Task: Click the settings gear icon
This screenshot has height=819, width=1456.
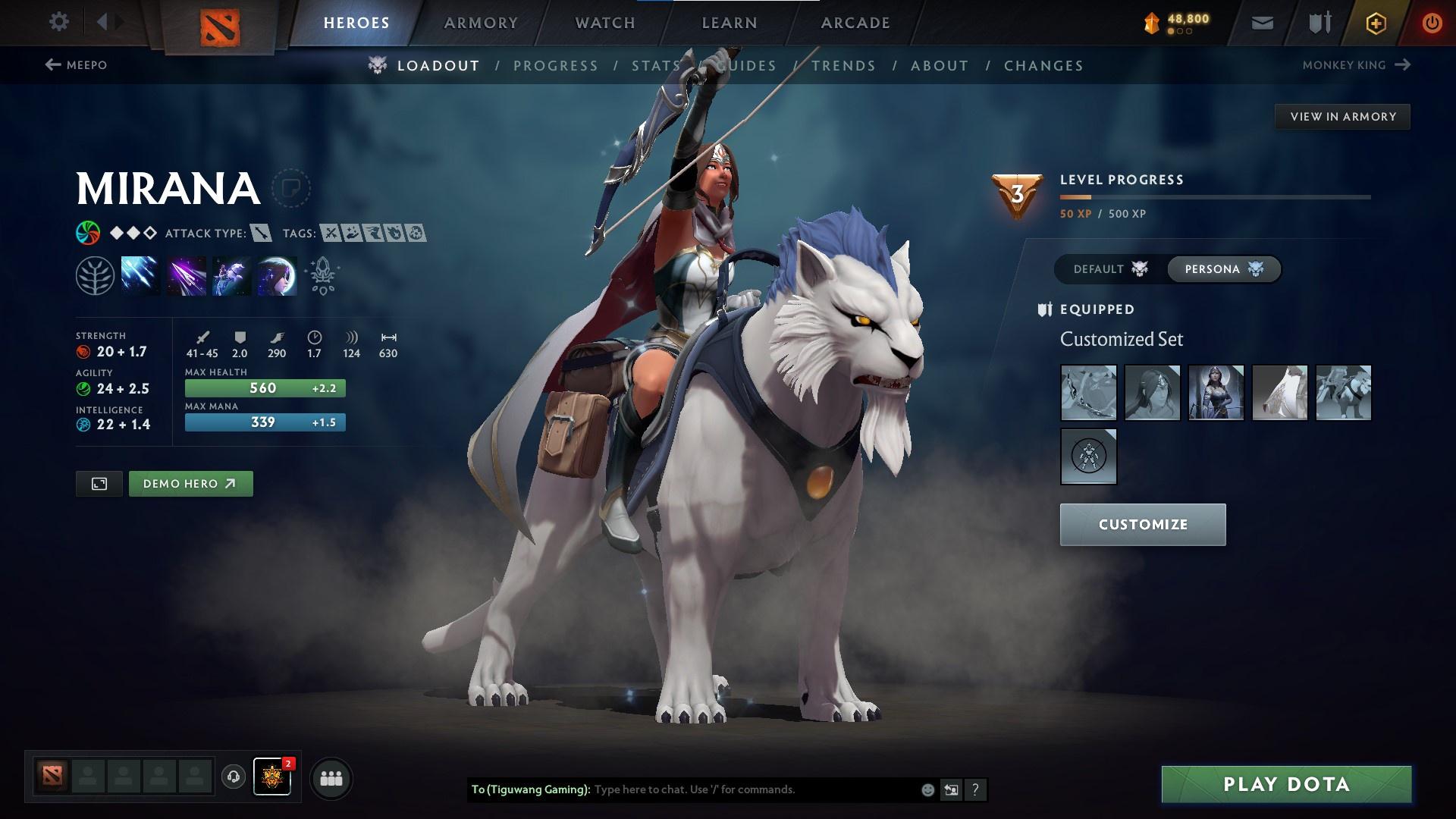Action: [59, 22]
